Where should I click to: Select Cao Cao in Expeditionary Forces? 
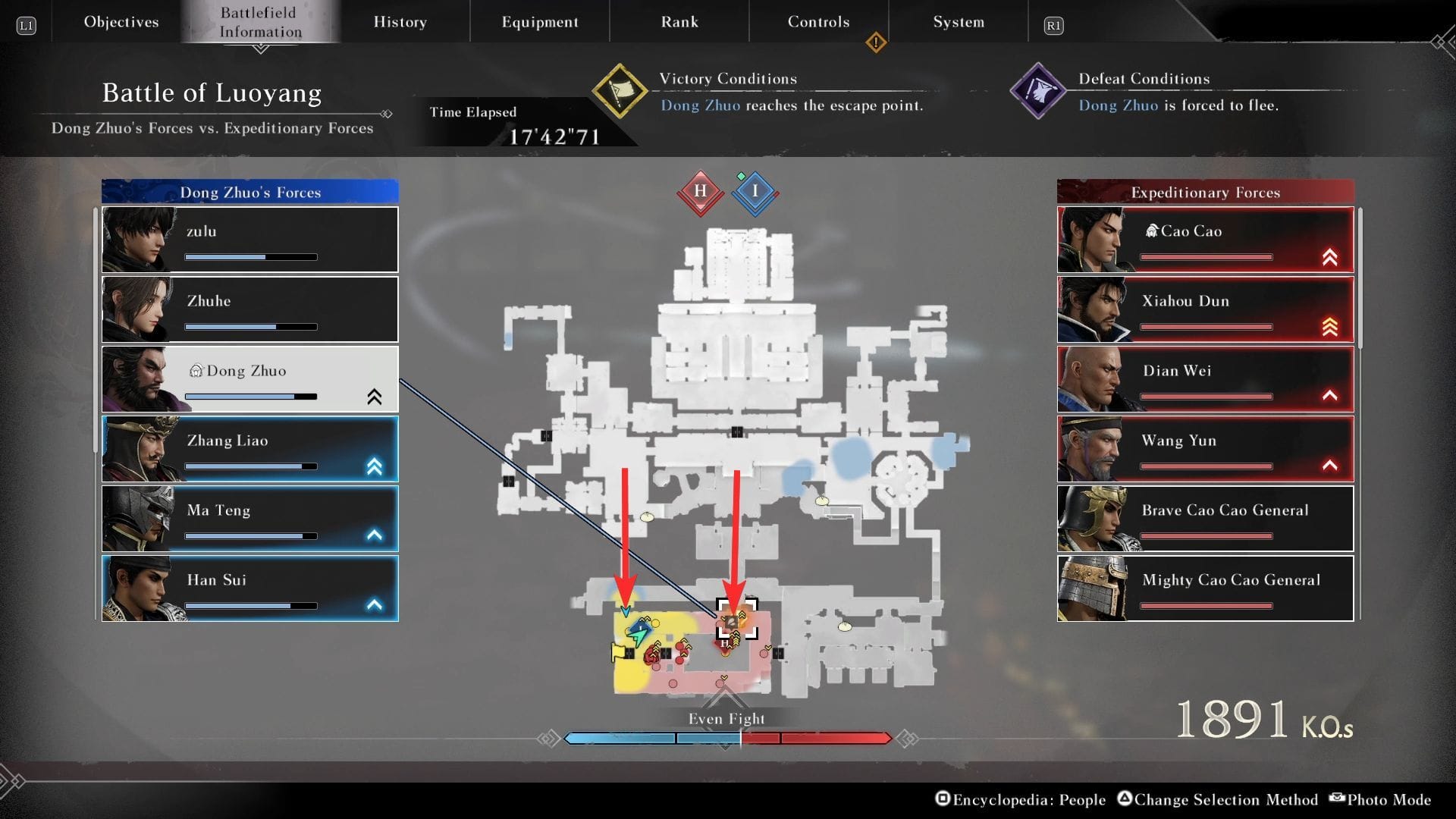[x=1205, y=240]
